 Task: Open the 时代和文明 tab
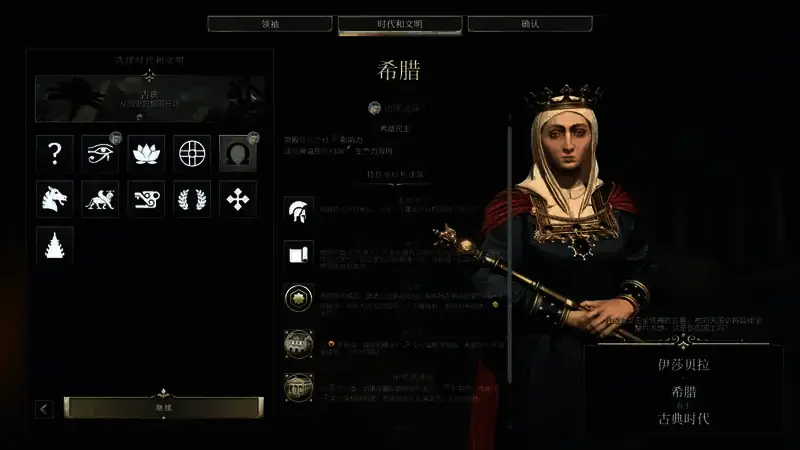pos(400,23)
